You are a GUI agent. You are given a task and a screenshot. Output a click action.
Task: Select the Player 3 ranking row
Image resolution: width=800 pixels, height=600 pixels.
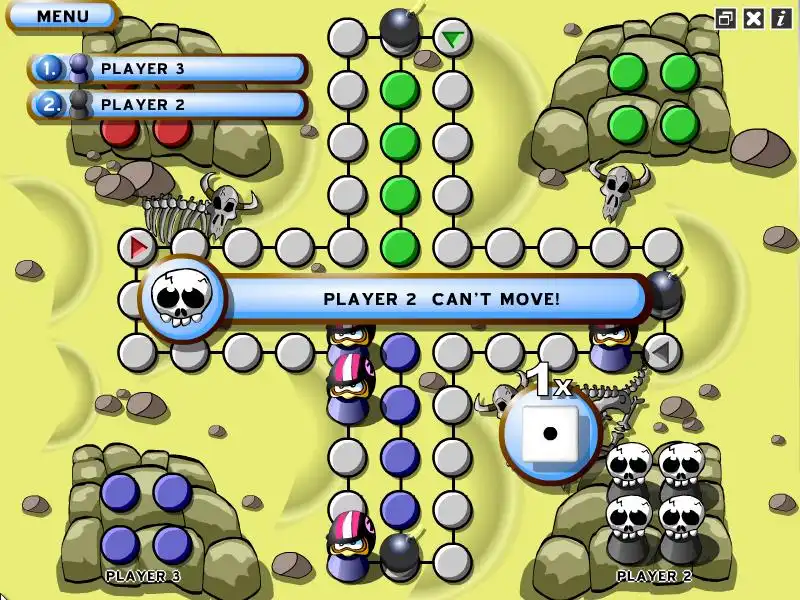tap(168, 69)
